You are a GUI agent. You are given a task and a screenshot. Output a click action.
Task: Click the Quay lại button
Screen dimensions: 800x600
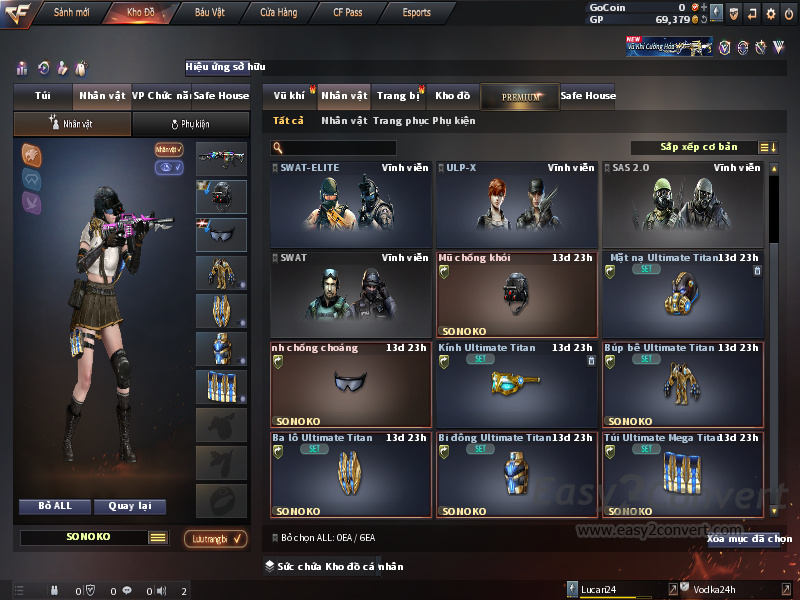[x=129, y=506]
